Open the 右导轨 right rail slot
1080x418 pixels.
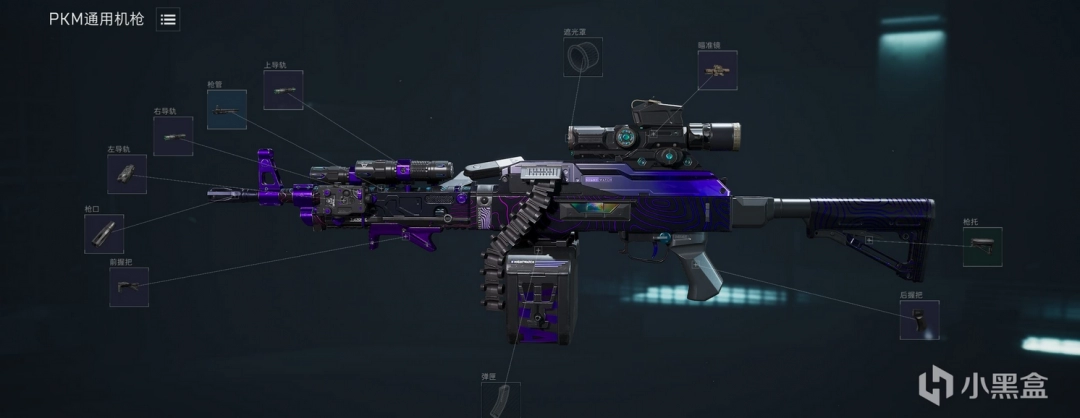pos(173,136)
